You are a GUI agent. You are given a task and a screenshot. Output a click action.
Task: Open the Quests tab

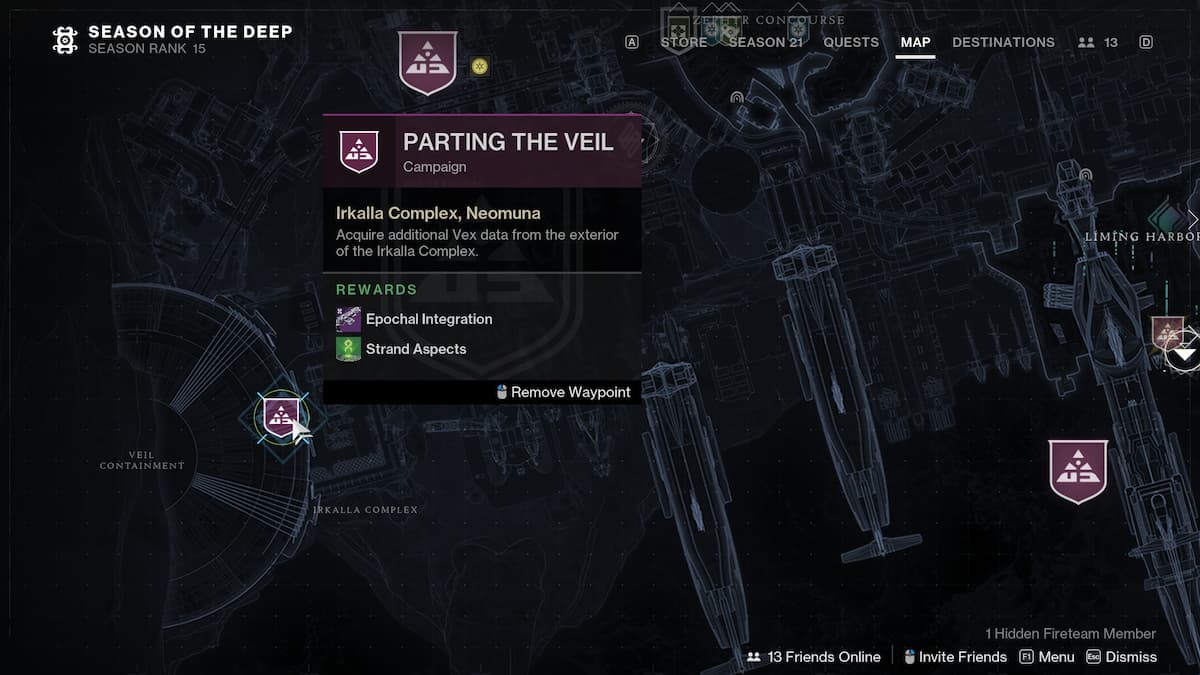coord(851,42)
